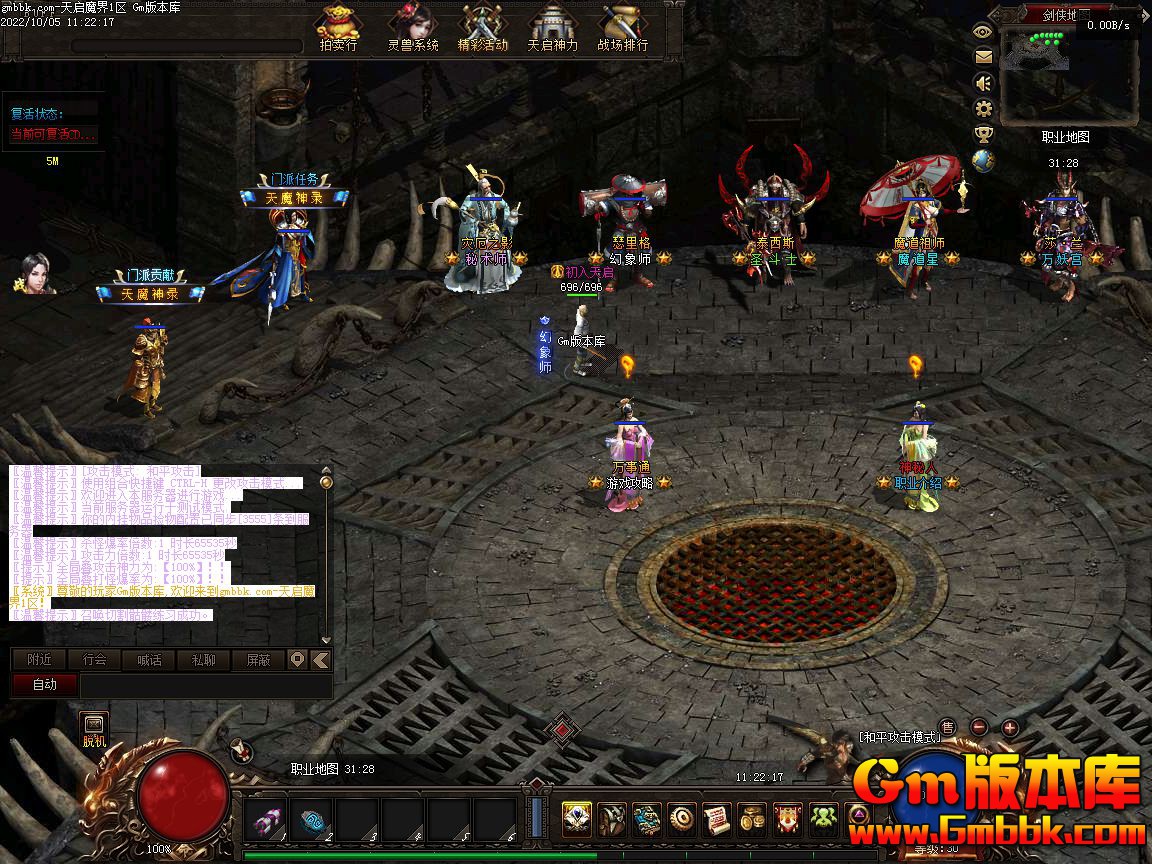This screenshot has height=864, width=1152.
Task: Switch to the 附近 chat tab
Action: click(x=39, y=660)
